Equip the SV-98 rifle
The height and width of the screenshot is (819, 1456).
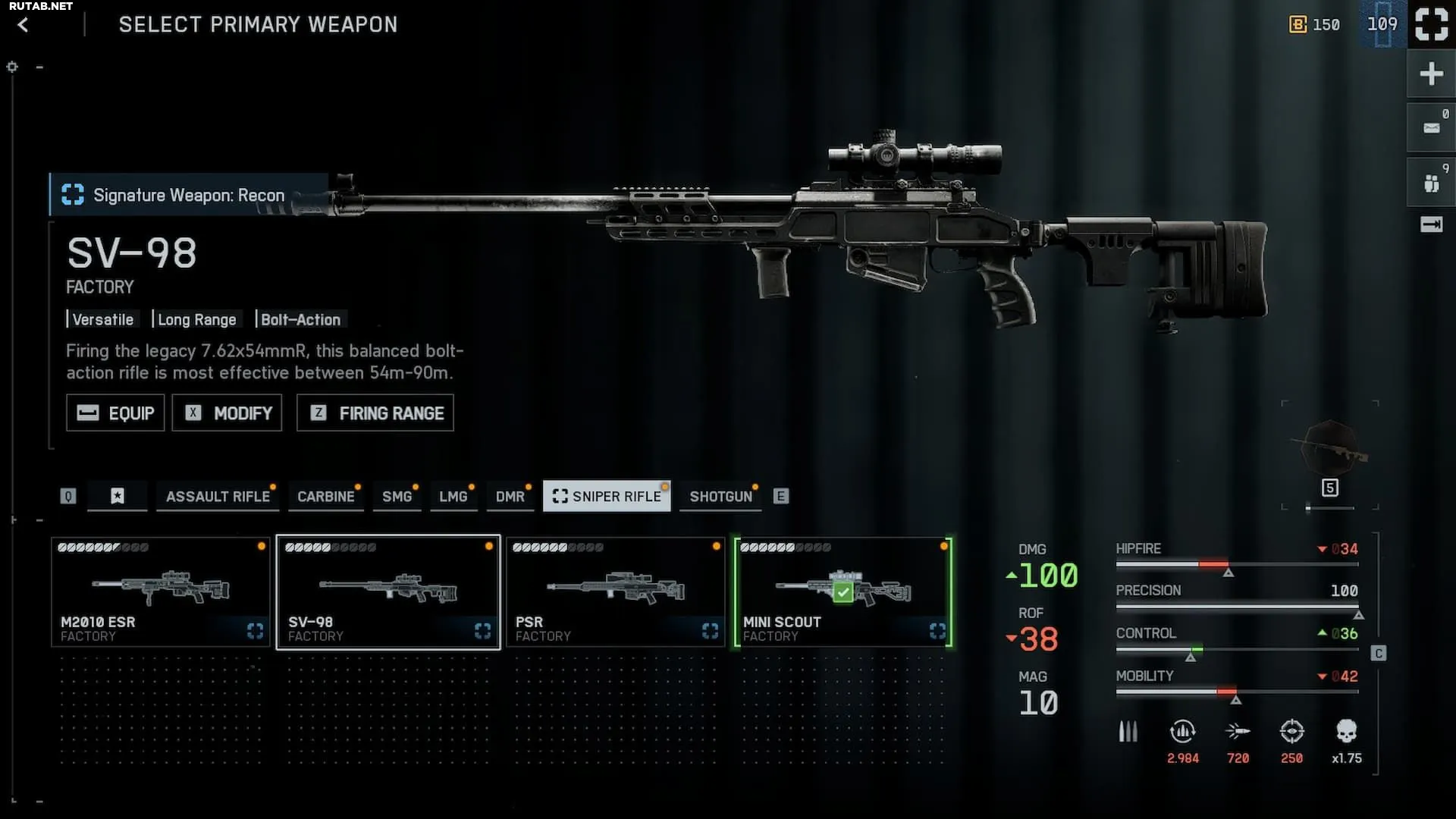click(115, 413)
